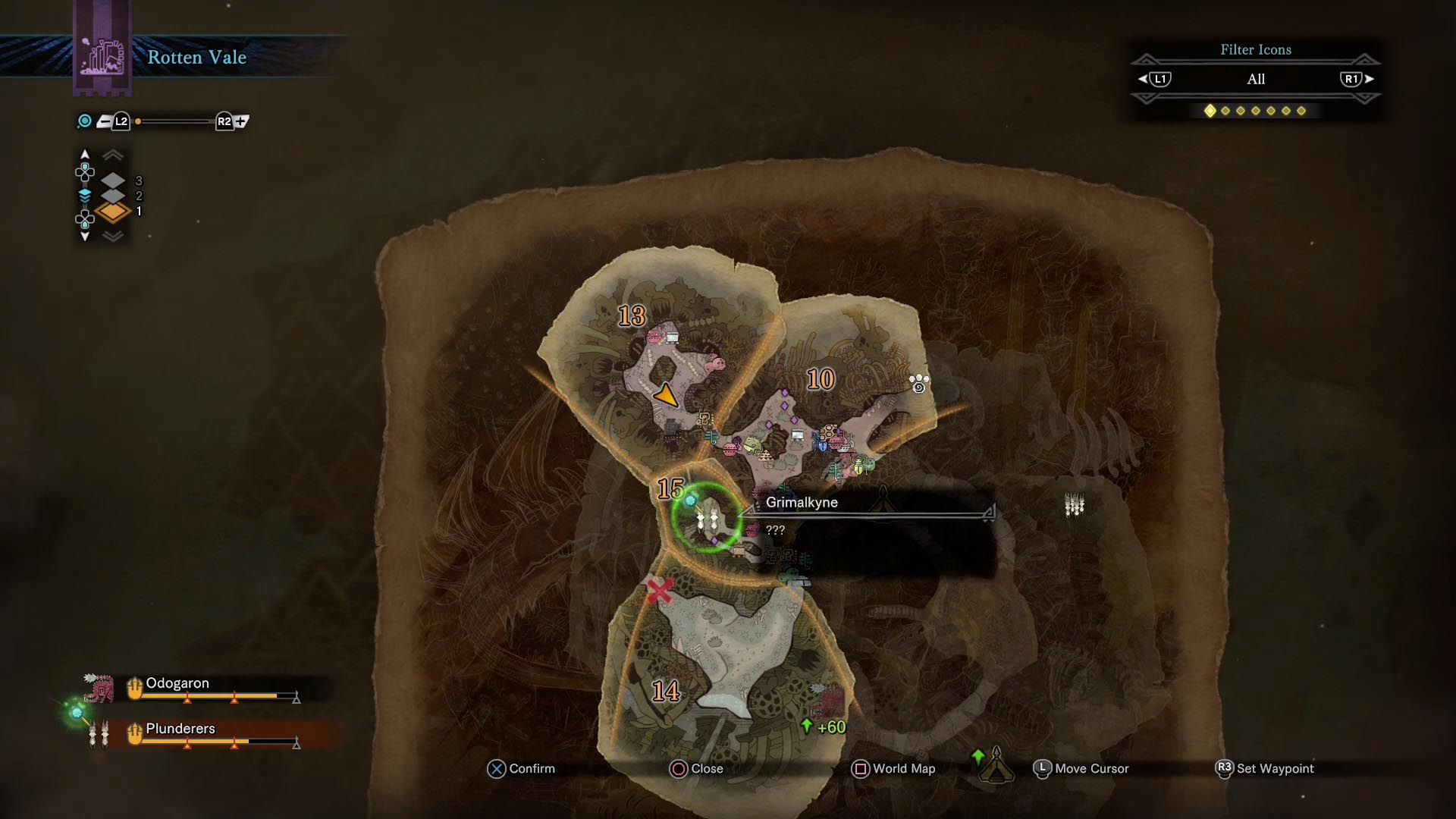The height and width of the screenshot is (819, 1456).
Task: Click the orange player arrow in area 13
Action: click(x=666, y=395)
